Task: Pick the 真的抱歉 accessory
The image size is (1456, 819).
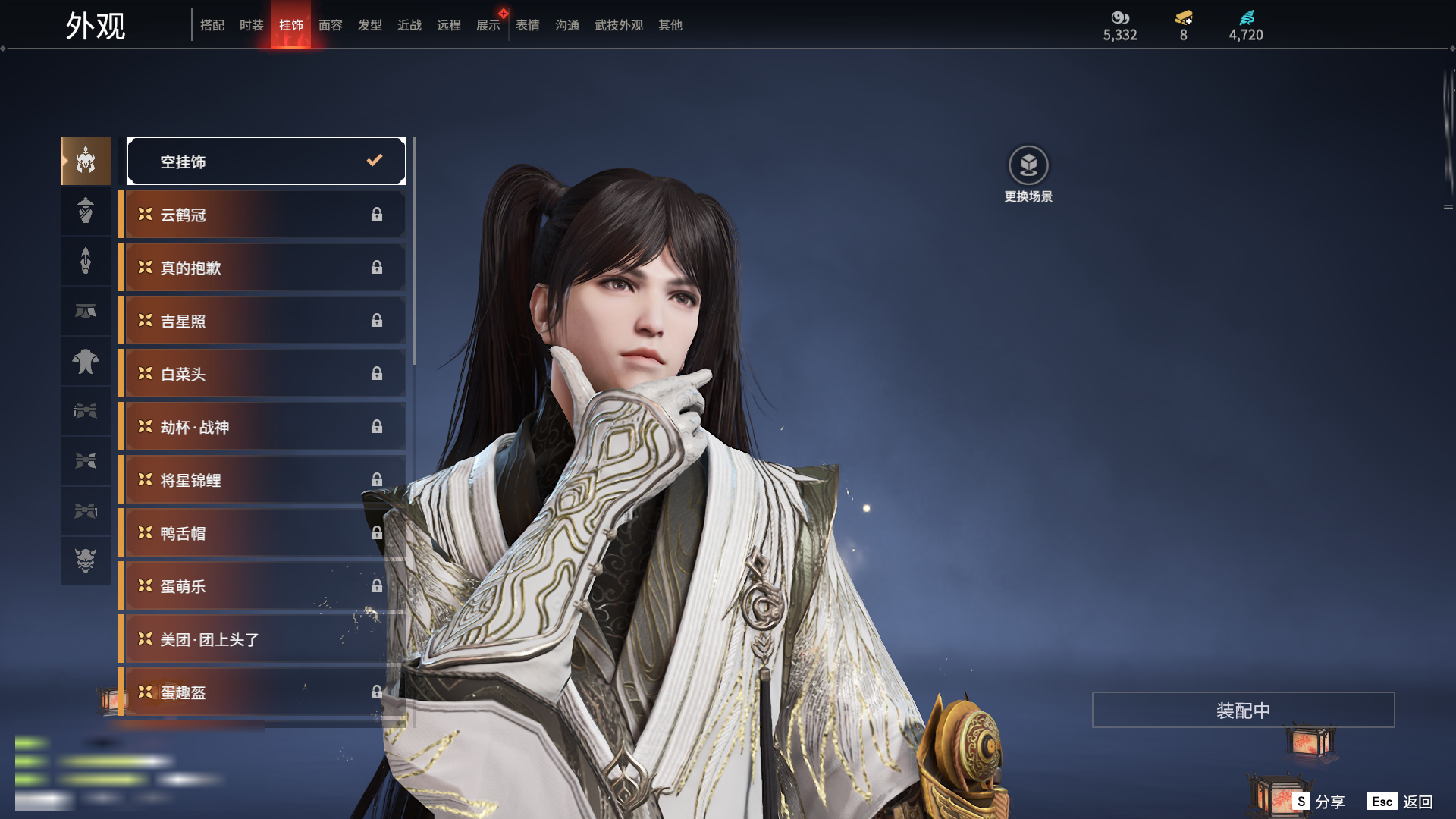Action: [x=262, y=268]
